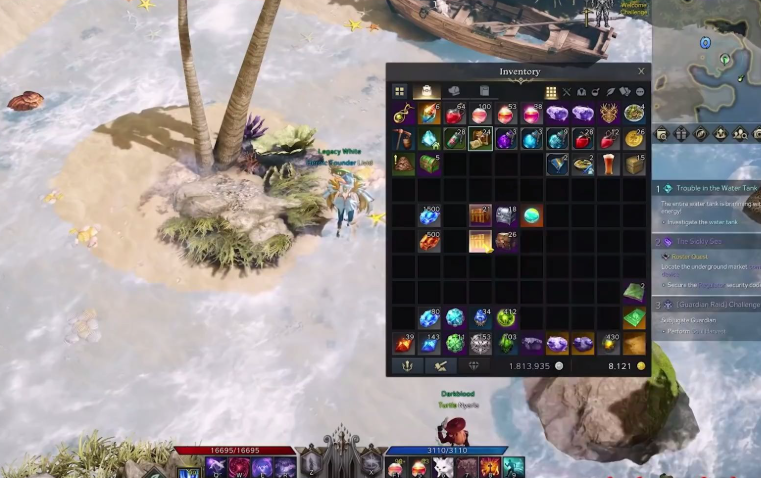
Task: Select the beer mug item
Action: [609, 163]
